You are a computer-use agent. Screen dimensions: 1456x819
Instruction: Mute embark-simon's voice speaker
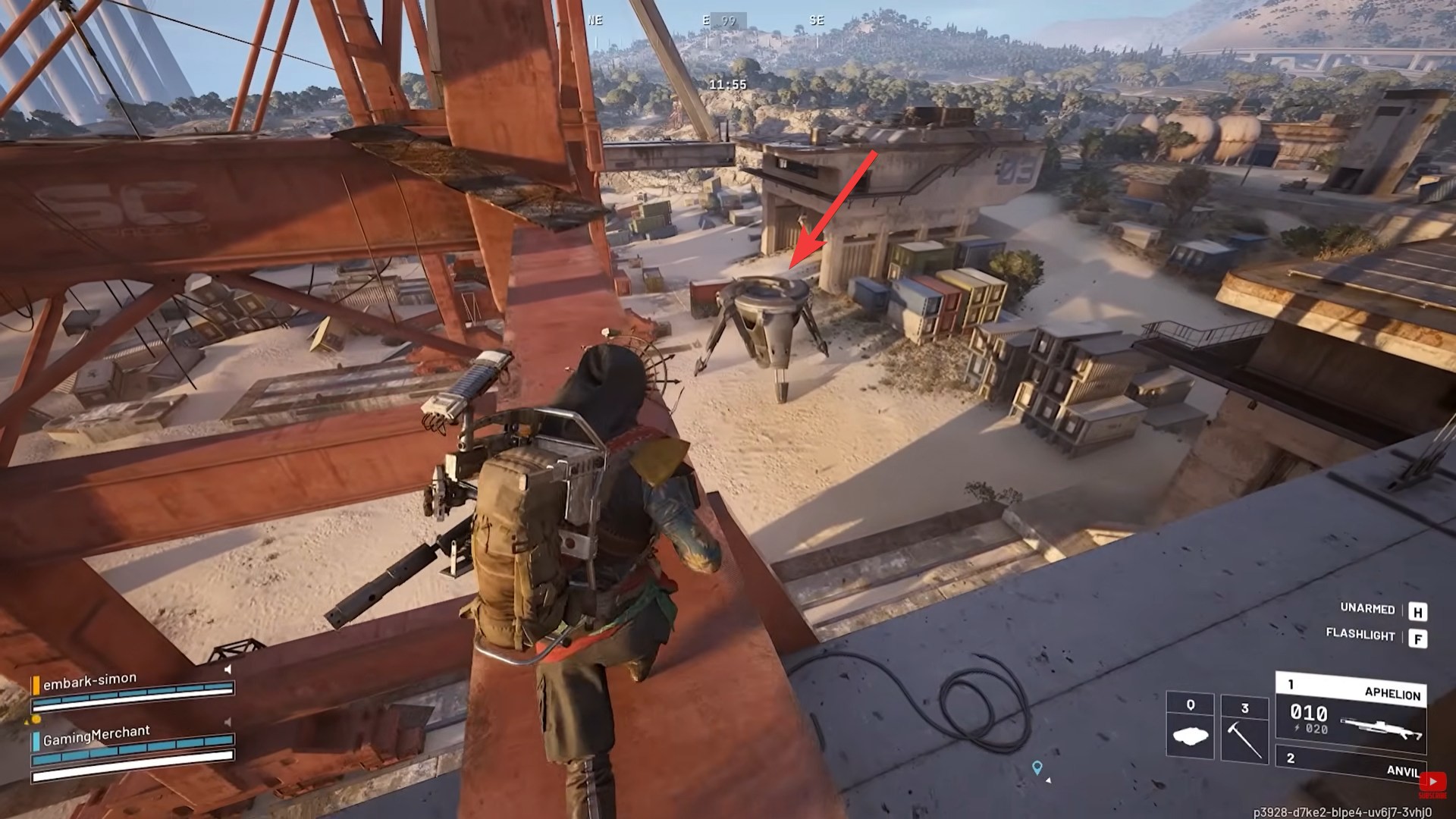point(226,670)
